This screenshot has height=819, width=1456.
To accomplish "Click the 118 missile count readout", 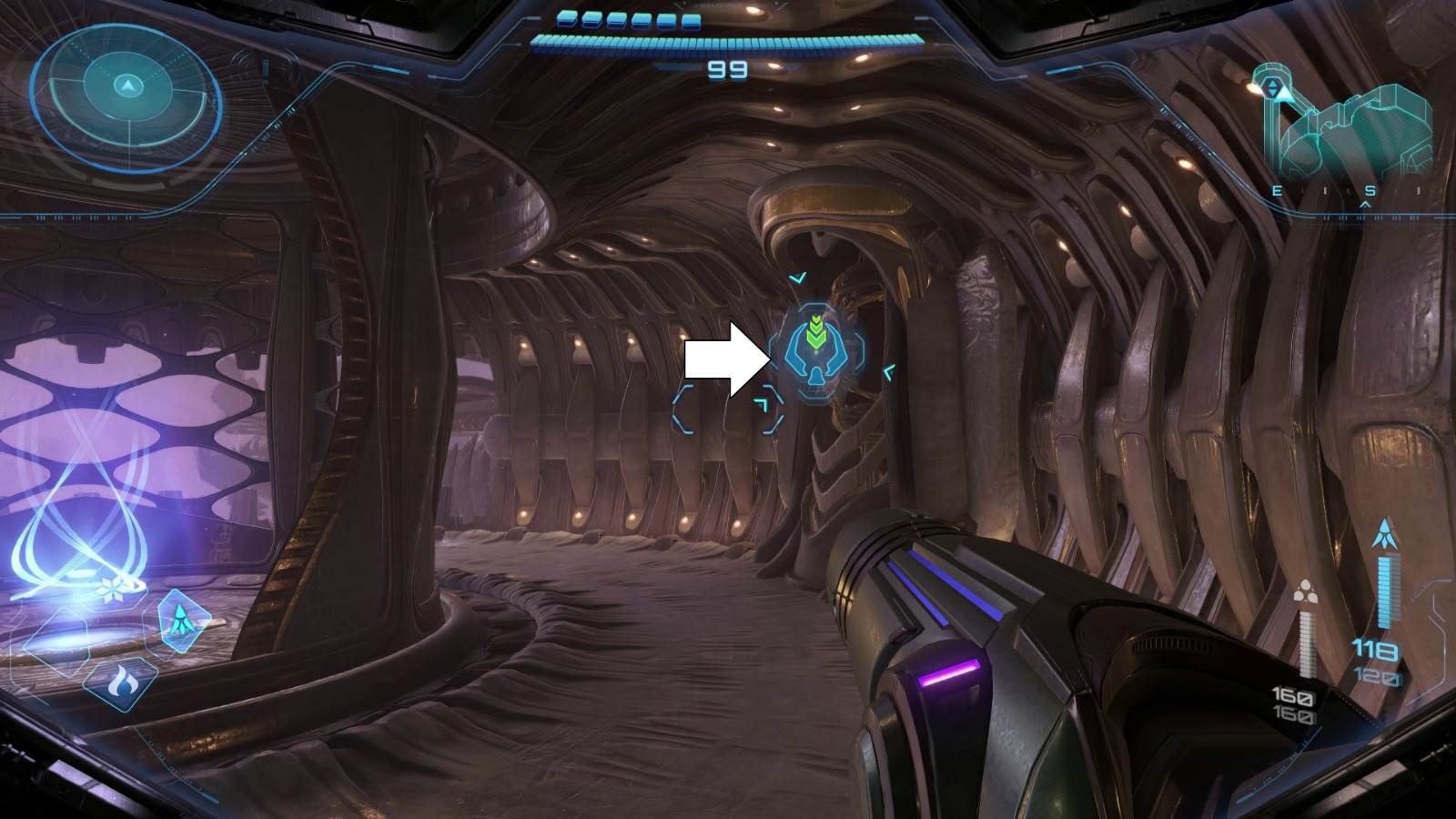I will tap(1377, 648).
